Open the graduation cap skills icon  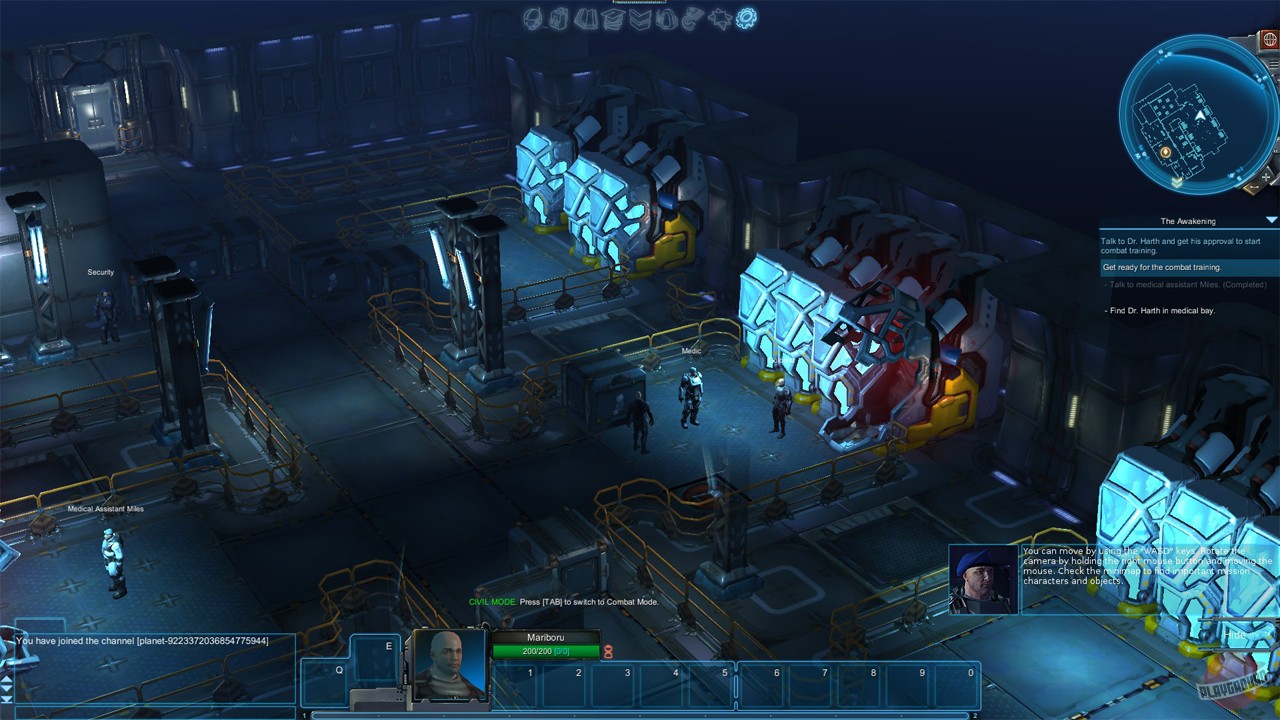(x=612, y=17)
